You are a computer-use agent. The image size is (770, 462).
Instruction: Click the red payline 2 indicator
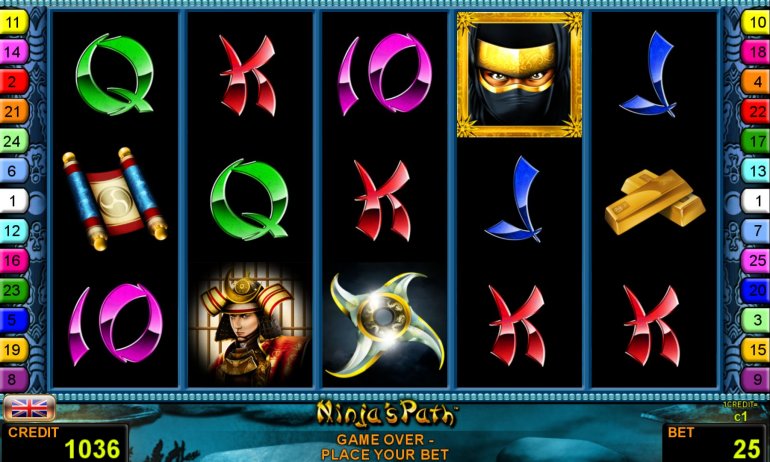(x=14, y=81)
